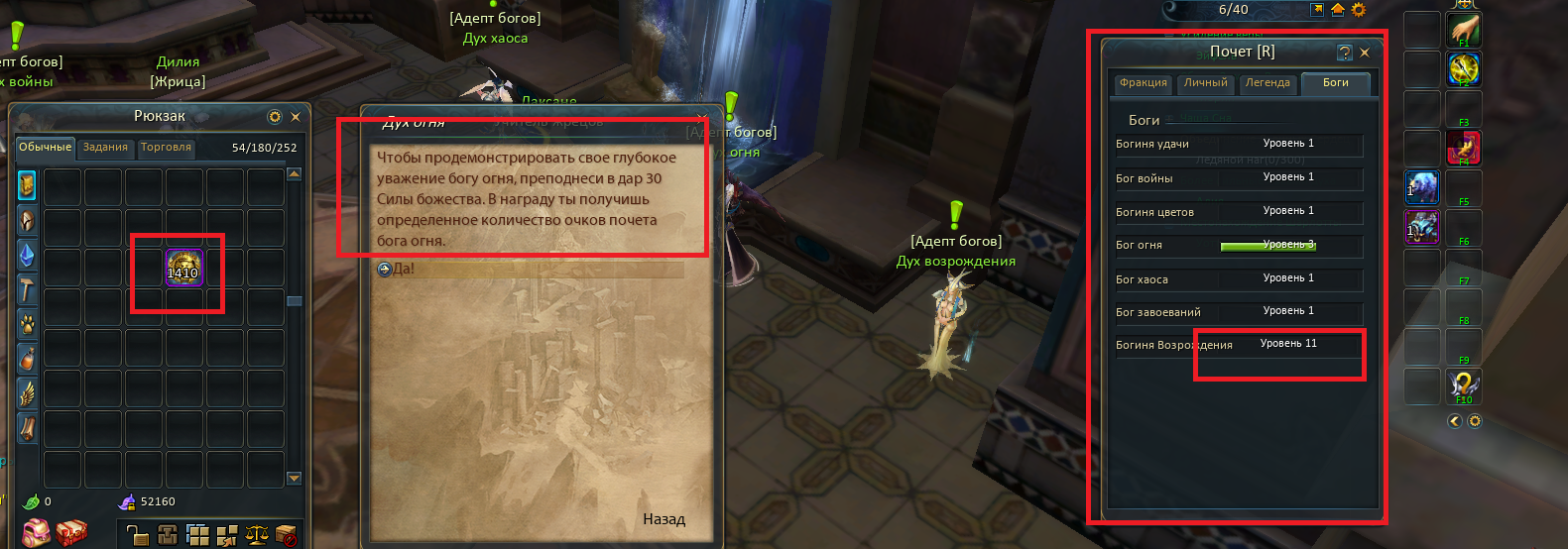Switch to the Задания bag tab
Viewport: 1568px width, 549px height.
(105, 148)
